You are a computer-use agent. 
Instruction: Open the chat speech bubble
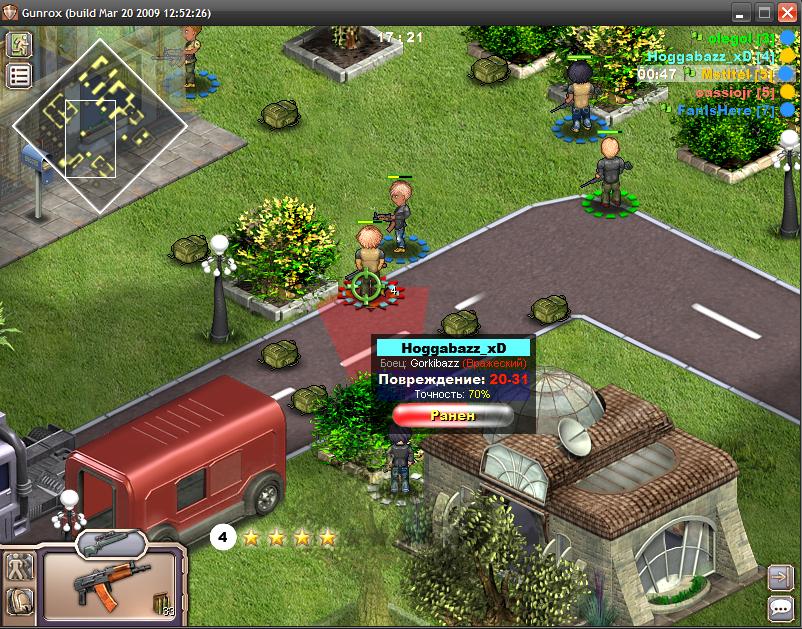(x=780, y=607)
